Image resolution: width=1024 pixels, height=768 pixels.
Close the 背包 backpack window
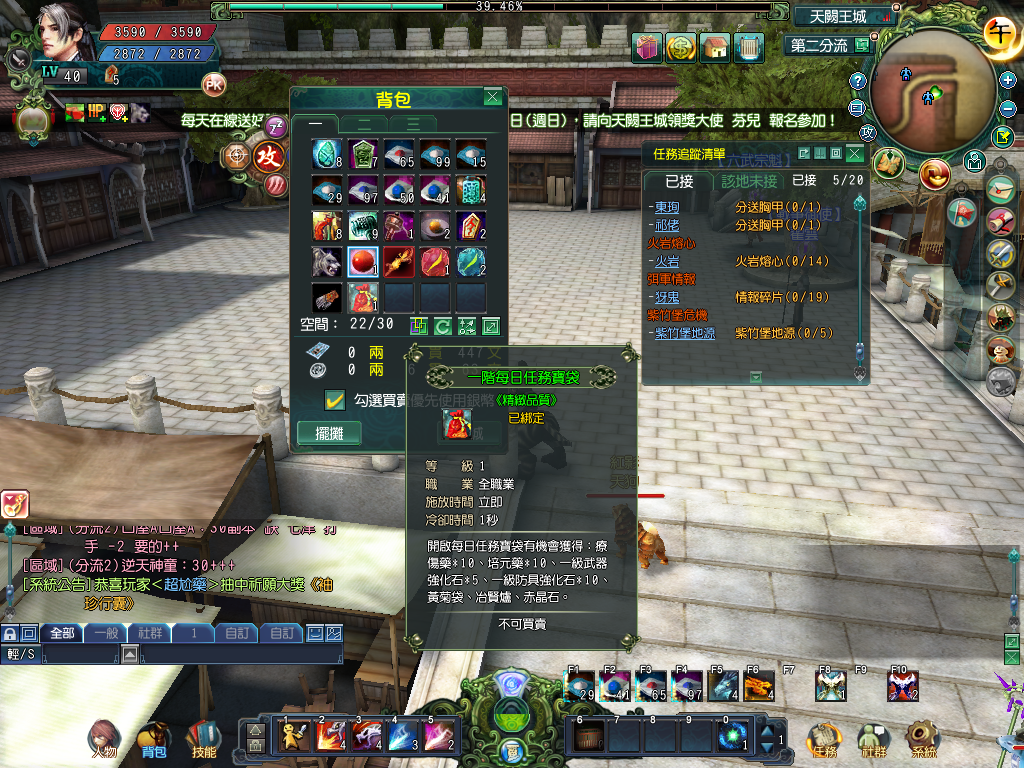pos(492,97)
